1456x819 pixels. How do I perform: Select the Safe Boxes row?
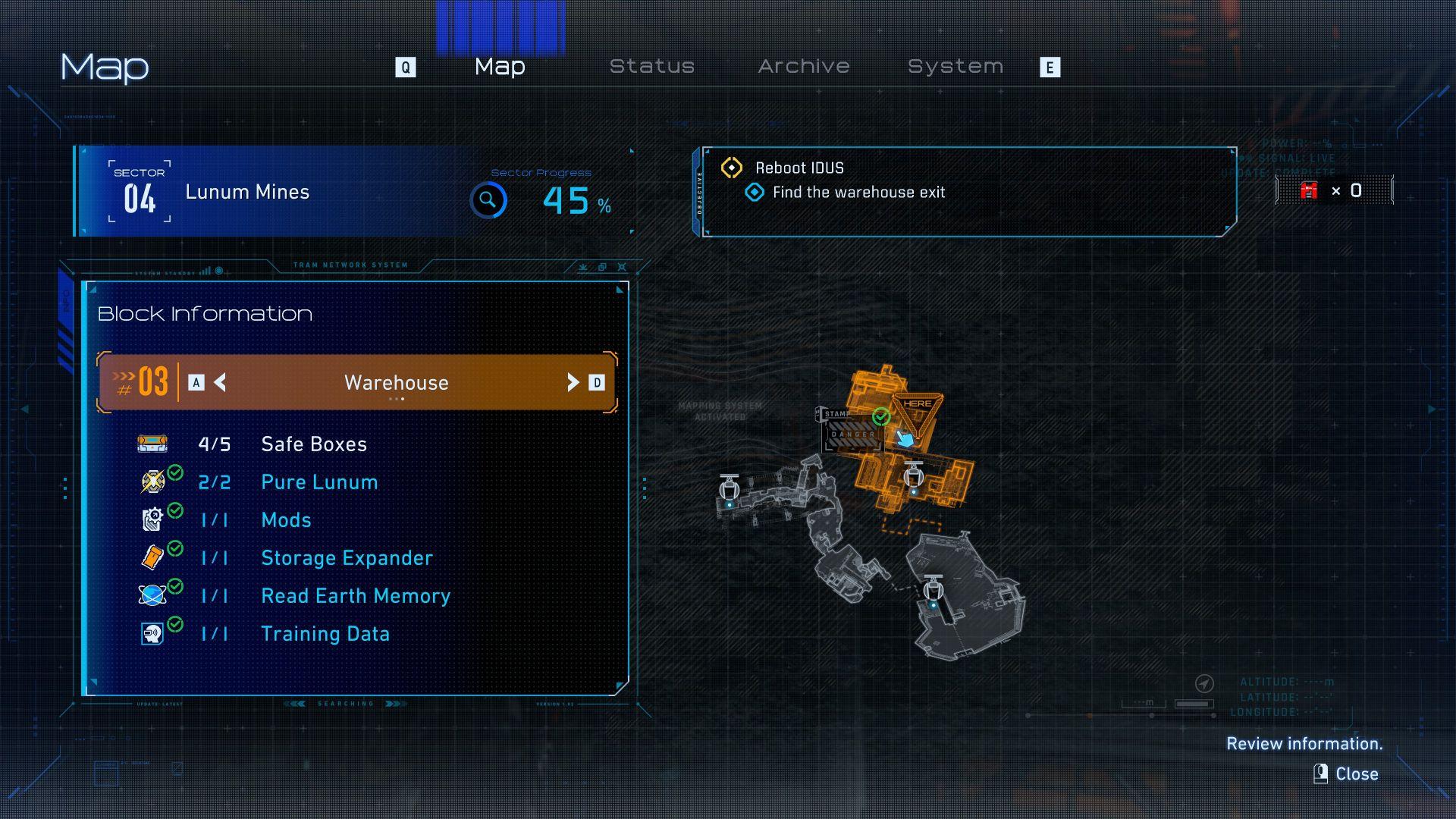pyautogui.click(x=313, y=444)
